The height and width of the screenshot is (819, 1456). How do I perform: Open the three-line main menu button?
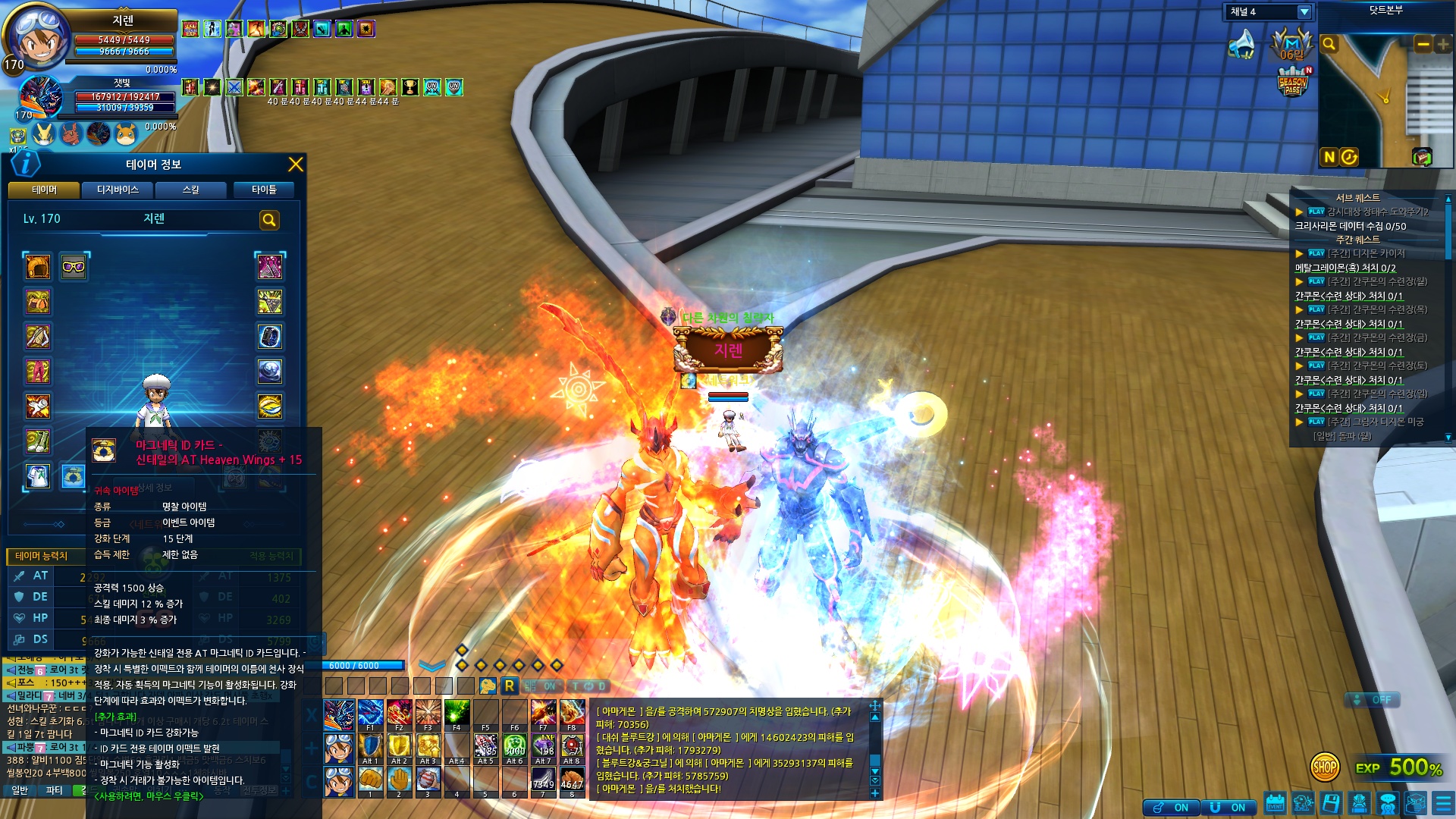click(x=1442, y=803)
